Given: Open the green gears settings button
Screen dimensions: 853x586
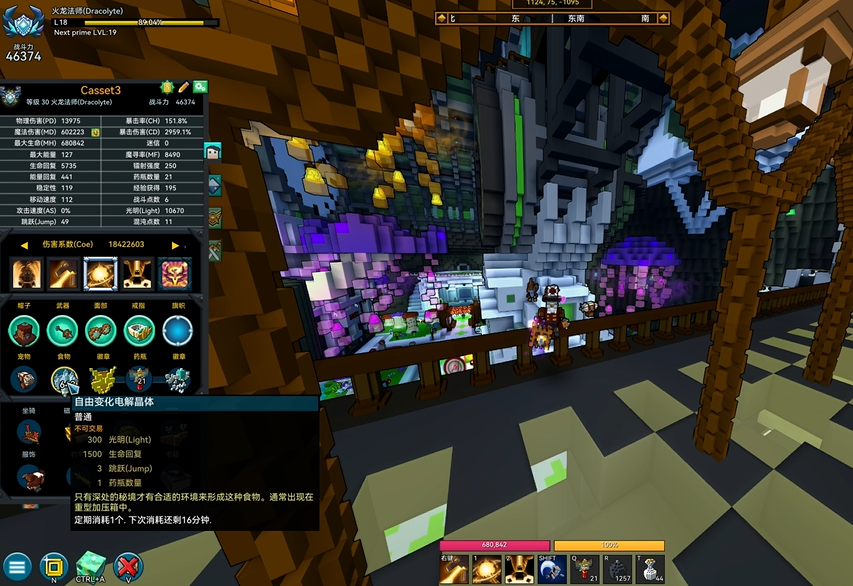Looking at the screenshot, I should click(200, 88).
